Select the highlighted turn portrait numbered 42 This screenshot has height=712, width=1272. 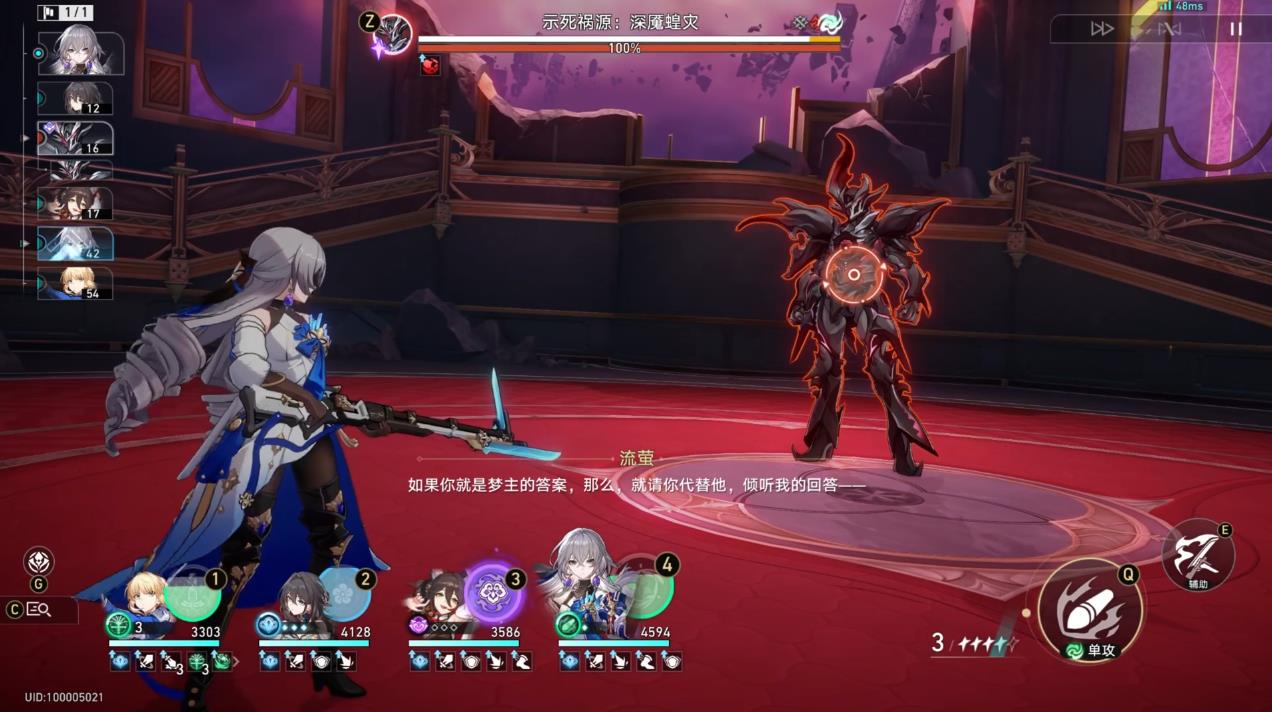click(x=76, y=243)
